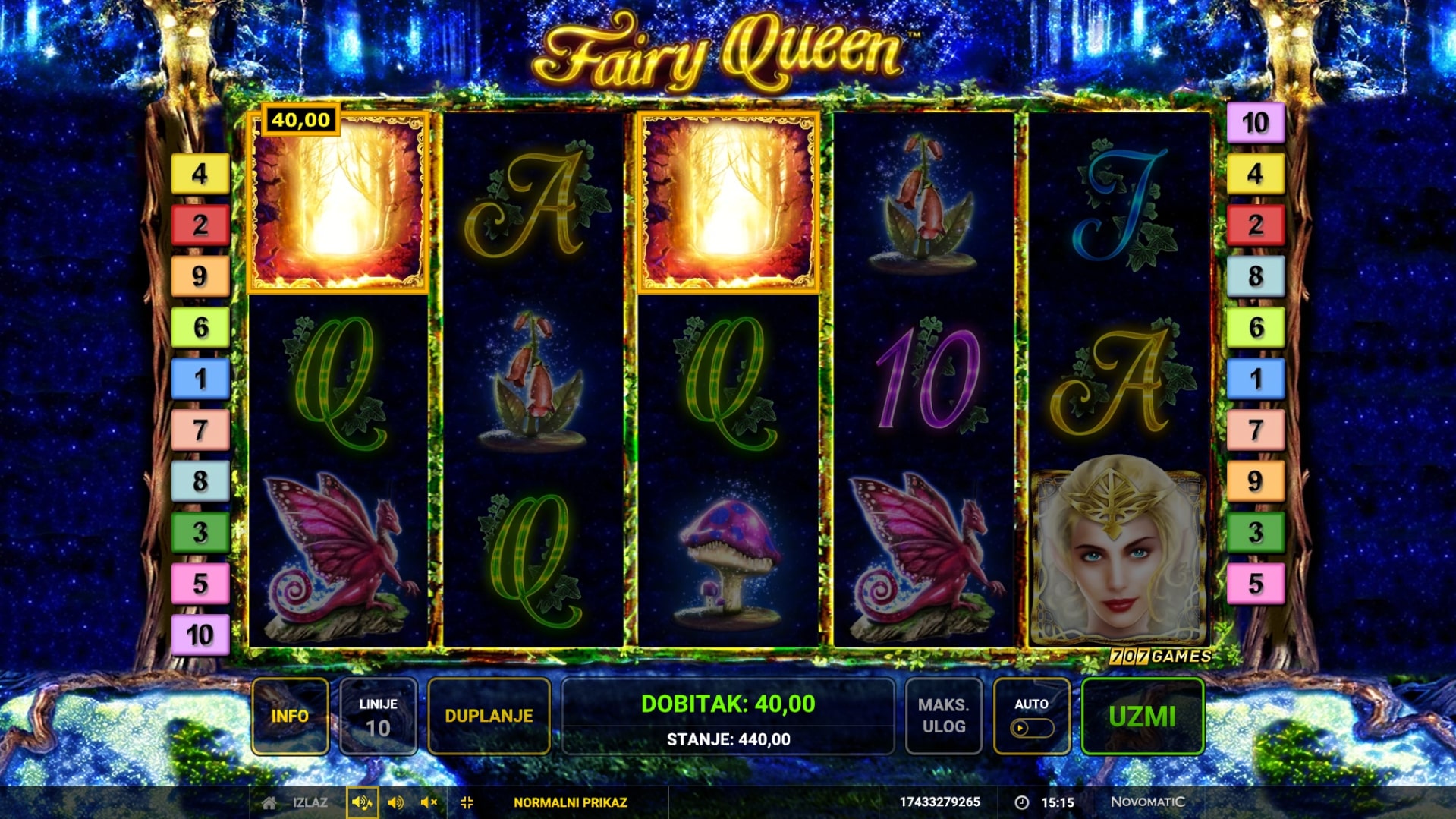1456x819 pixels.
Task: Switch to NORMALNI PRIKAZ view
Action: pos(570,802)
